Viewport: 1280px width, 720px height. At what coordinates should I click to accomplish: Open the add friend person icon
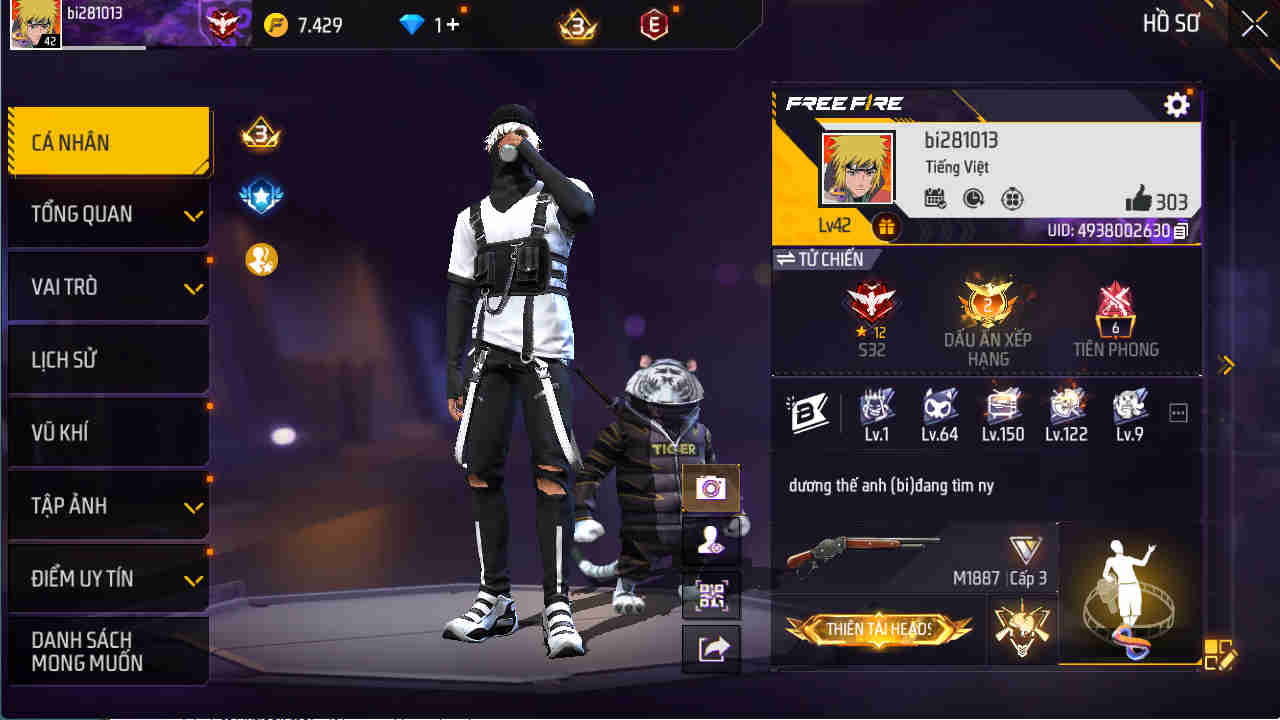(x=710, y=541)
